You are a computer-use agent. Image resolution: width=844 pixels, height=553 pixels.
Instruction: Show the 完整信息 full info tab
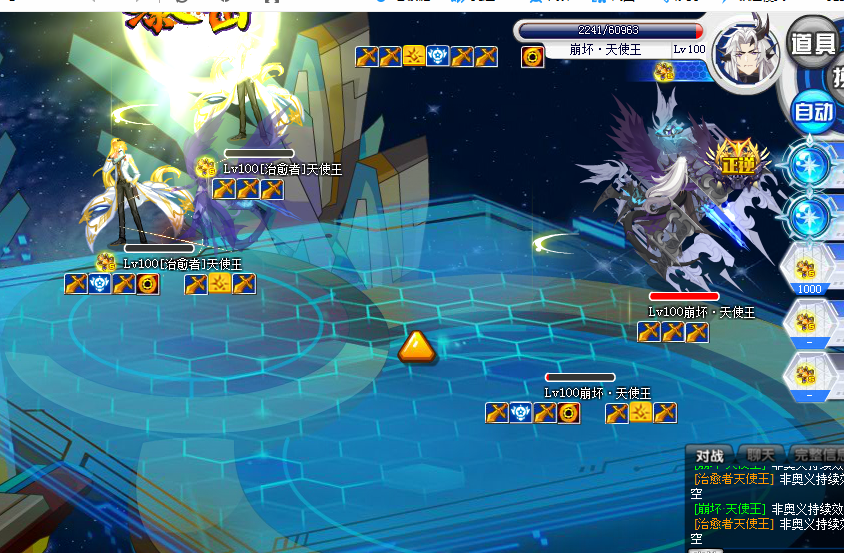[x=816, y=456]
